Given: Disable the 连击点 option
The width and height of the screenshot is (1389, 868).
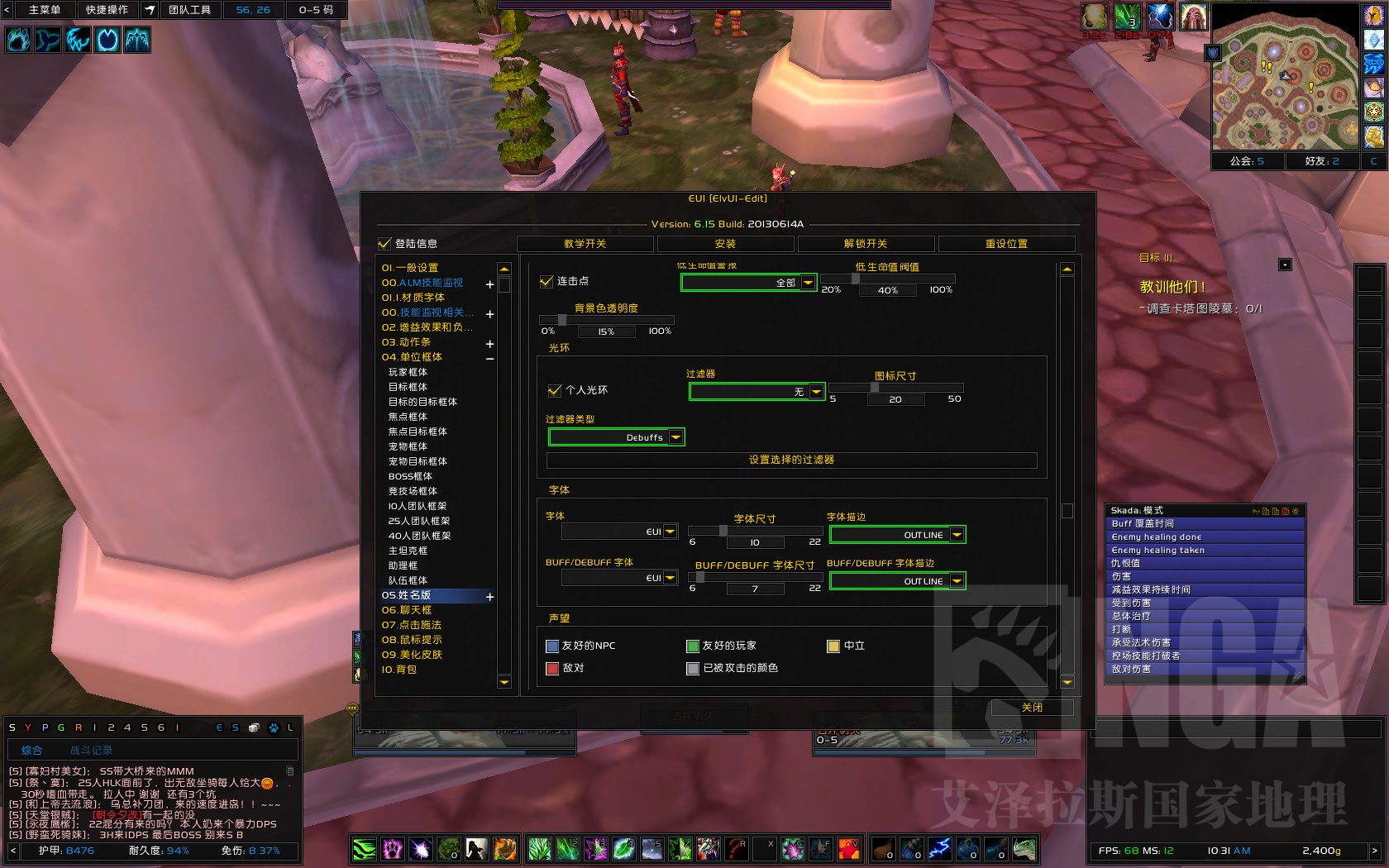Looking at the screenshot, I should point(547,281).
